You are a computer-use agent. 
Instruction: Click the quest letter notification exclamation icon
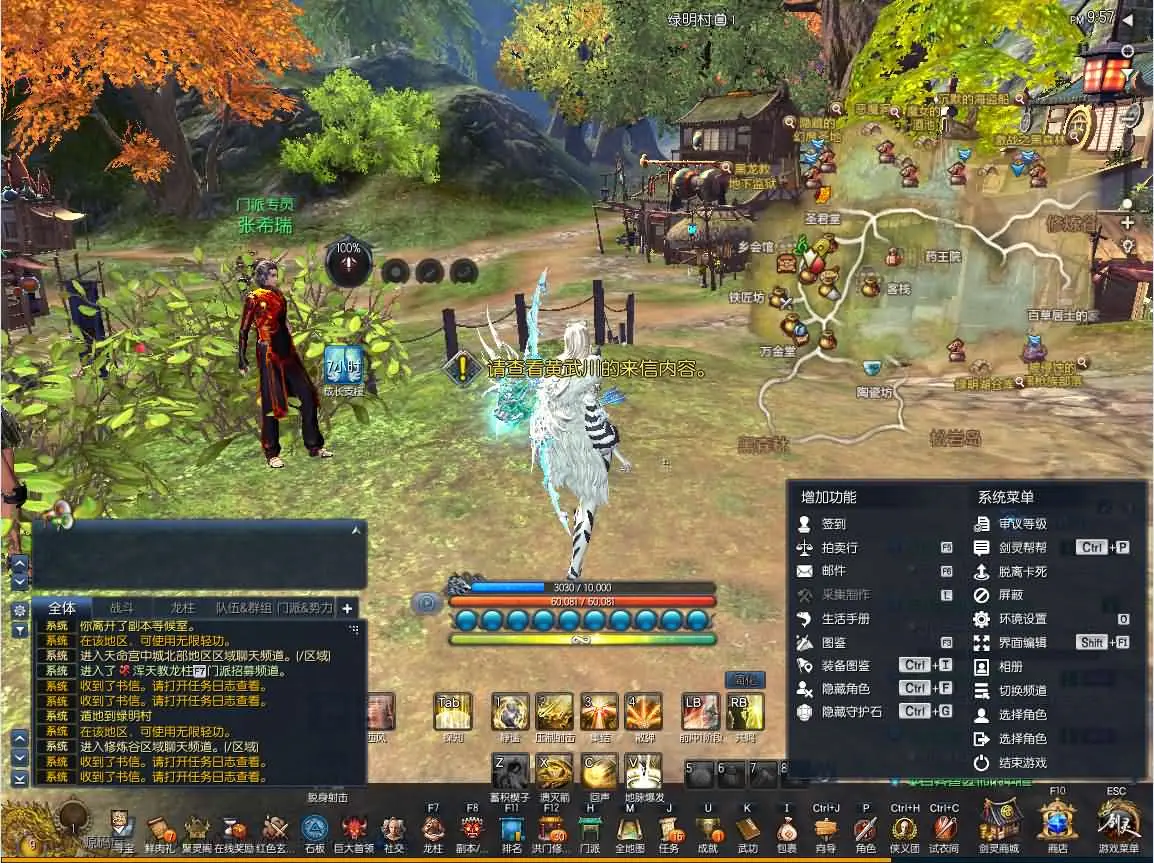pyautogui.click(x=462, y=368)
